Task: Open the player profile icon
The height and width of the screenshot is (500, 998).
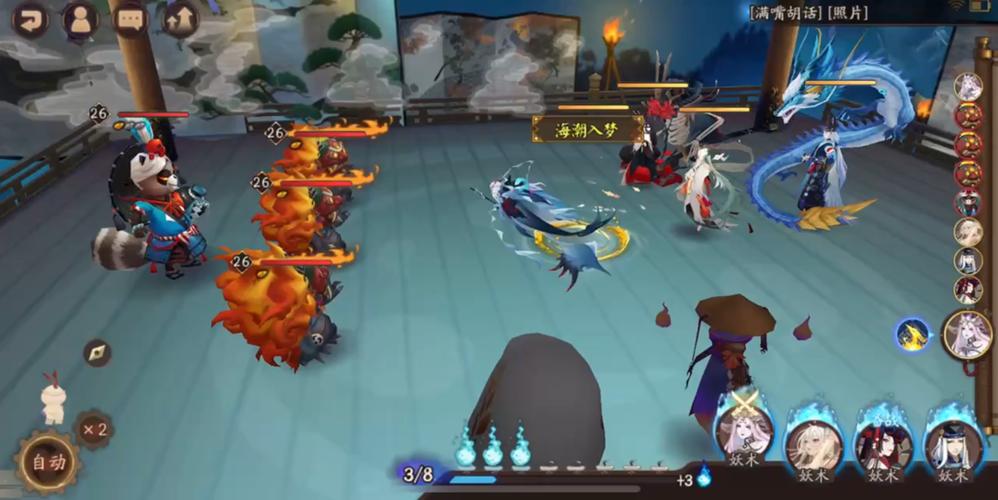Action: (x=80, y=19)
